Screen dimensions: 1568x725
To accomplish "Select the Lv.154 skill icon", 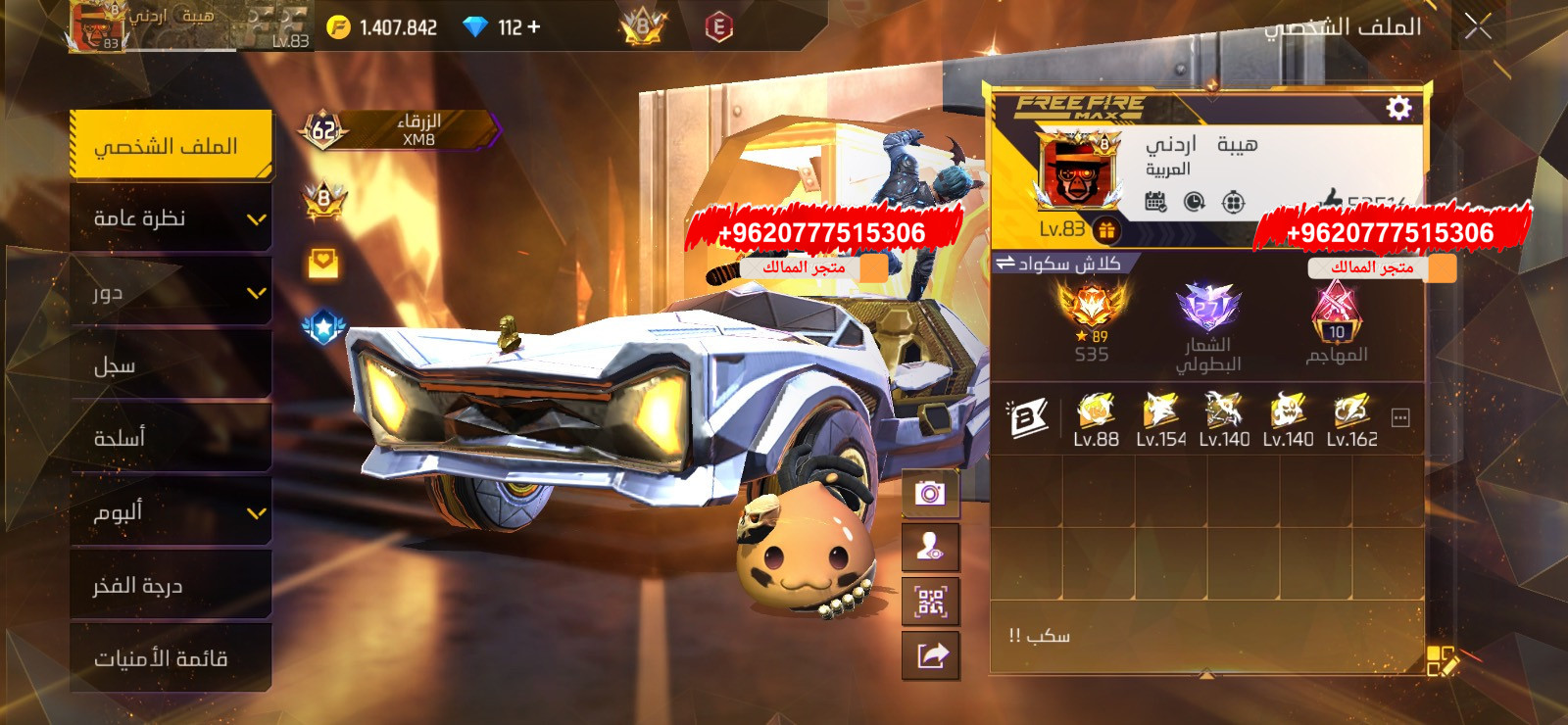I will coord(1161,411).
